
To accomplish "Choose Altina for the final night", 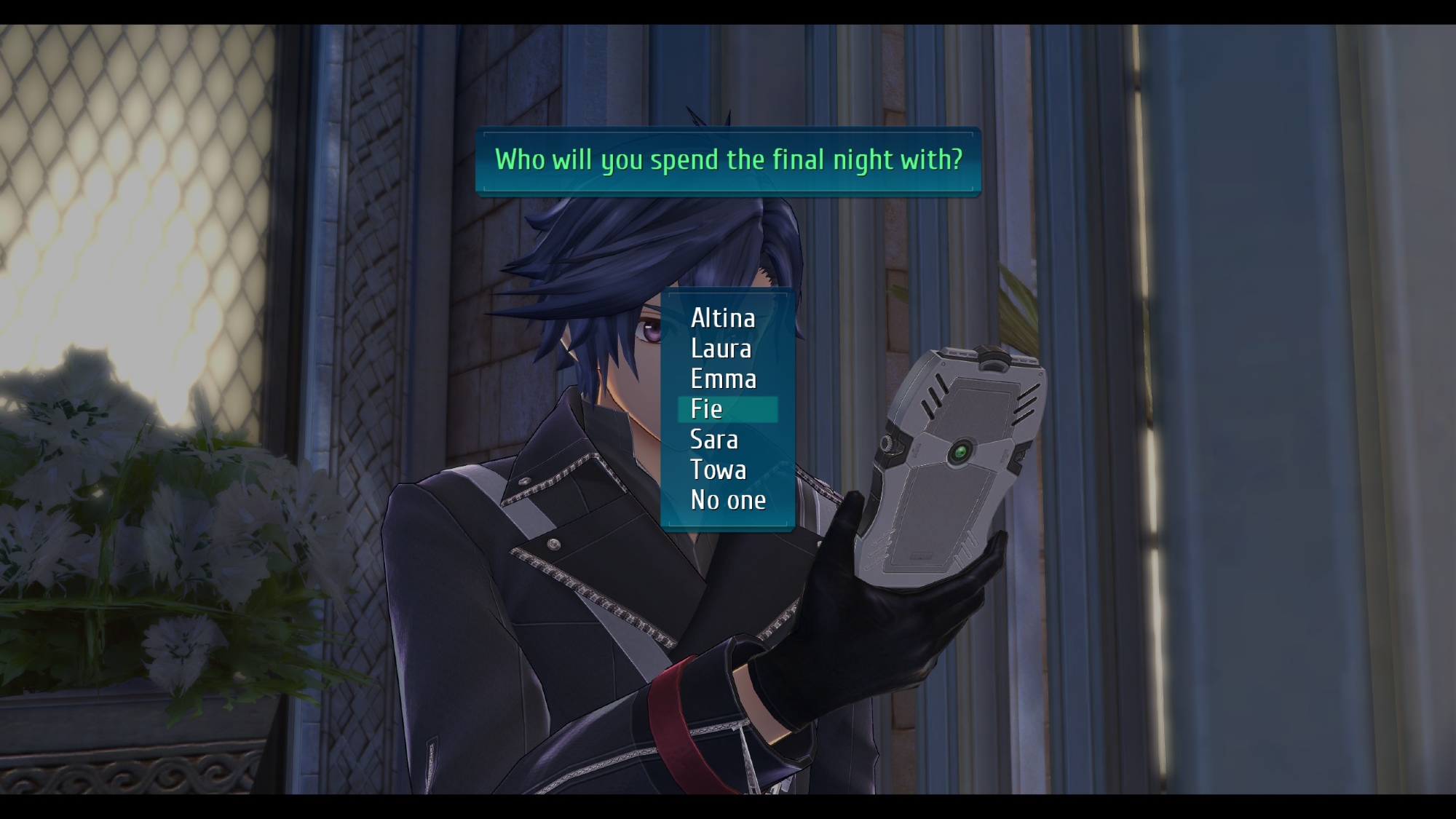I will pos(723,318).
